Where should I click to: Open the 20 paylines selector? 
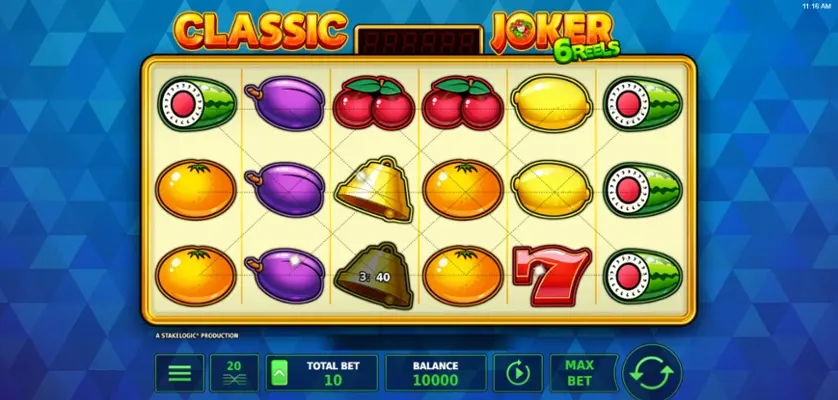(234, 373)
